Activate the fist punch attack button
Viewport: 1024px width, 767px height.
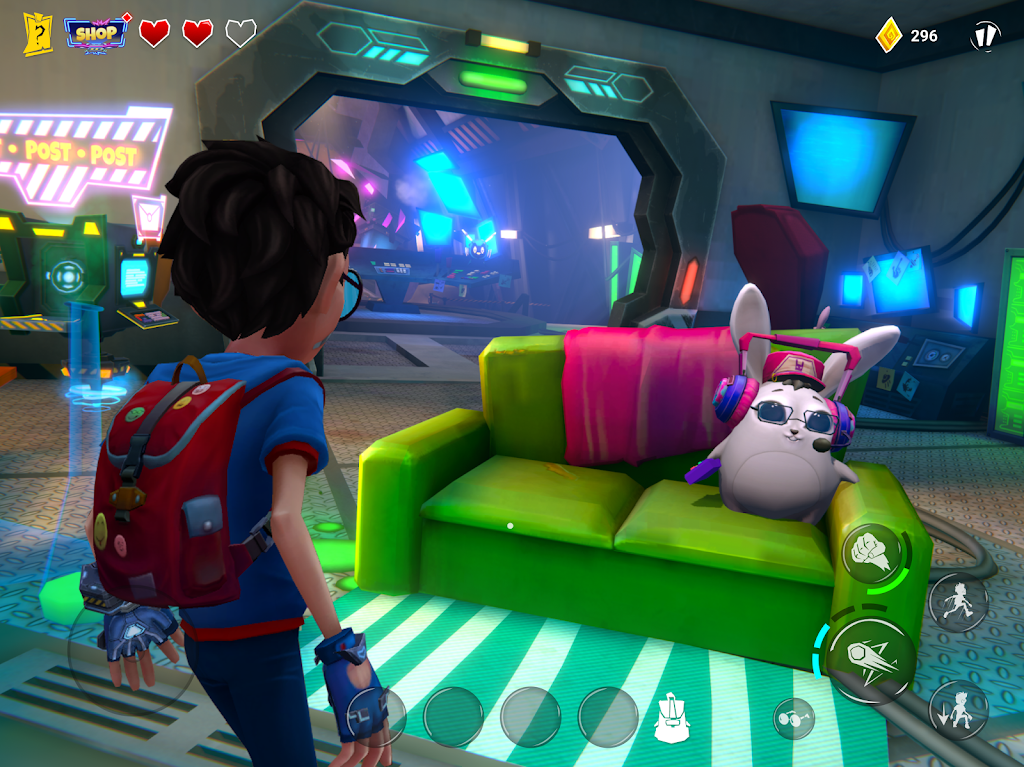click(x=870, y=553)
